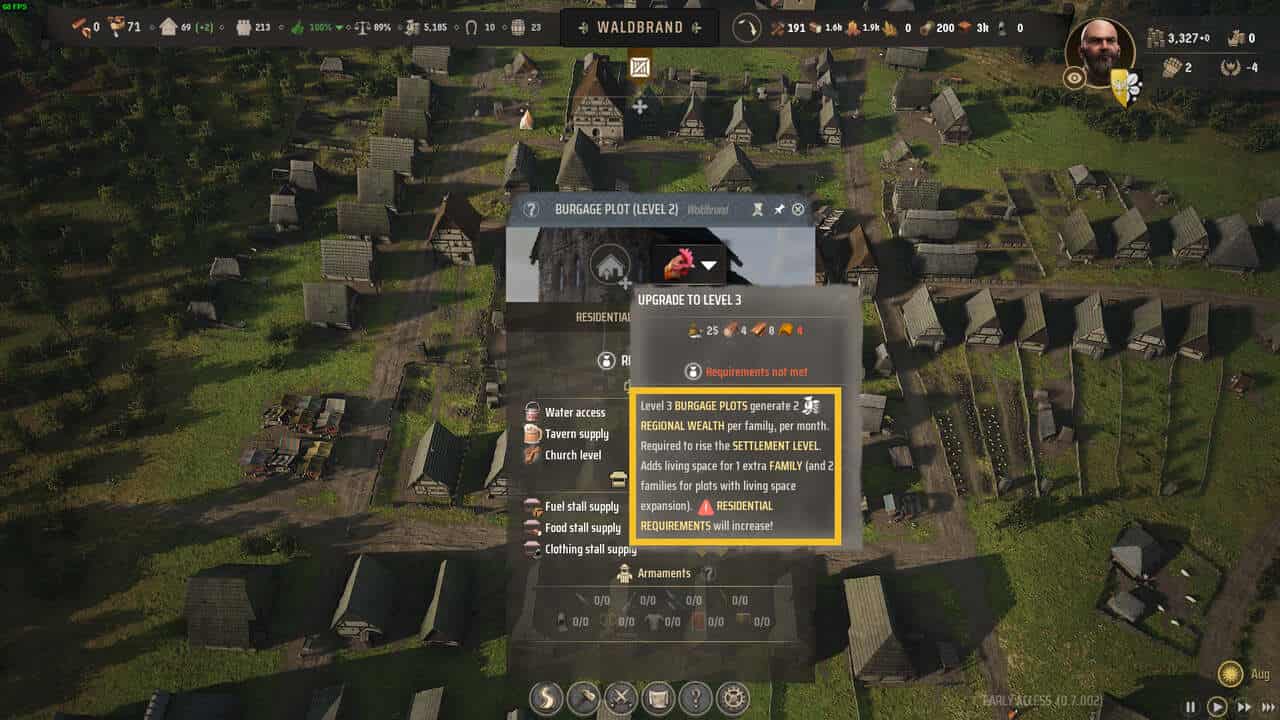Open the road-building tool with the winding path
The height and width of the screenshot is (720, 1280).
547,697
